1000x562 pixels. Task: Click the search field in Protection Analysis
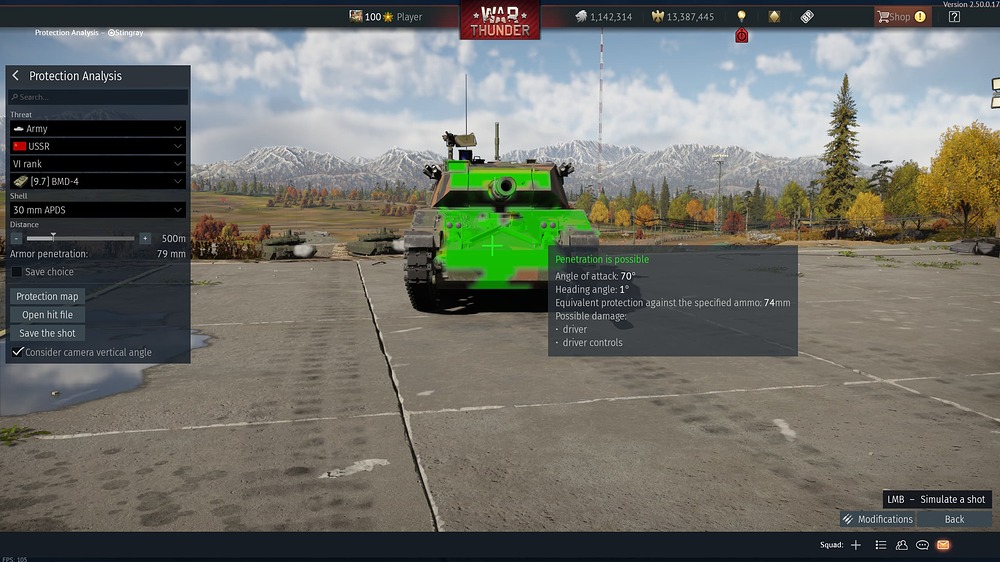coord(98,97)
